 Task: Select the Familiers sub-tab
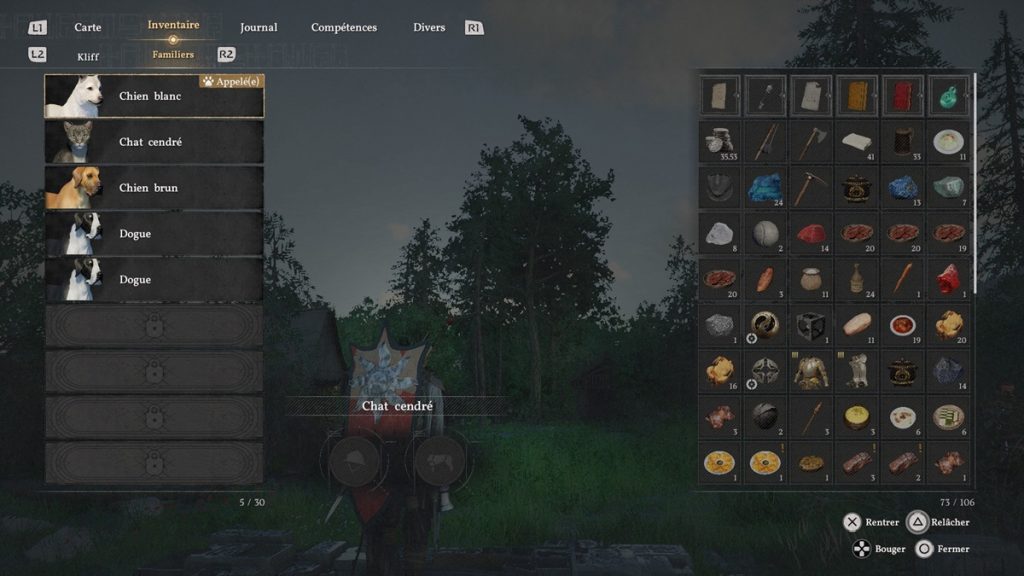click(173, 55)
